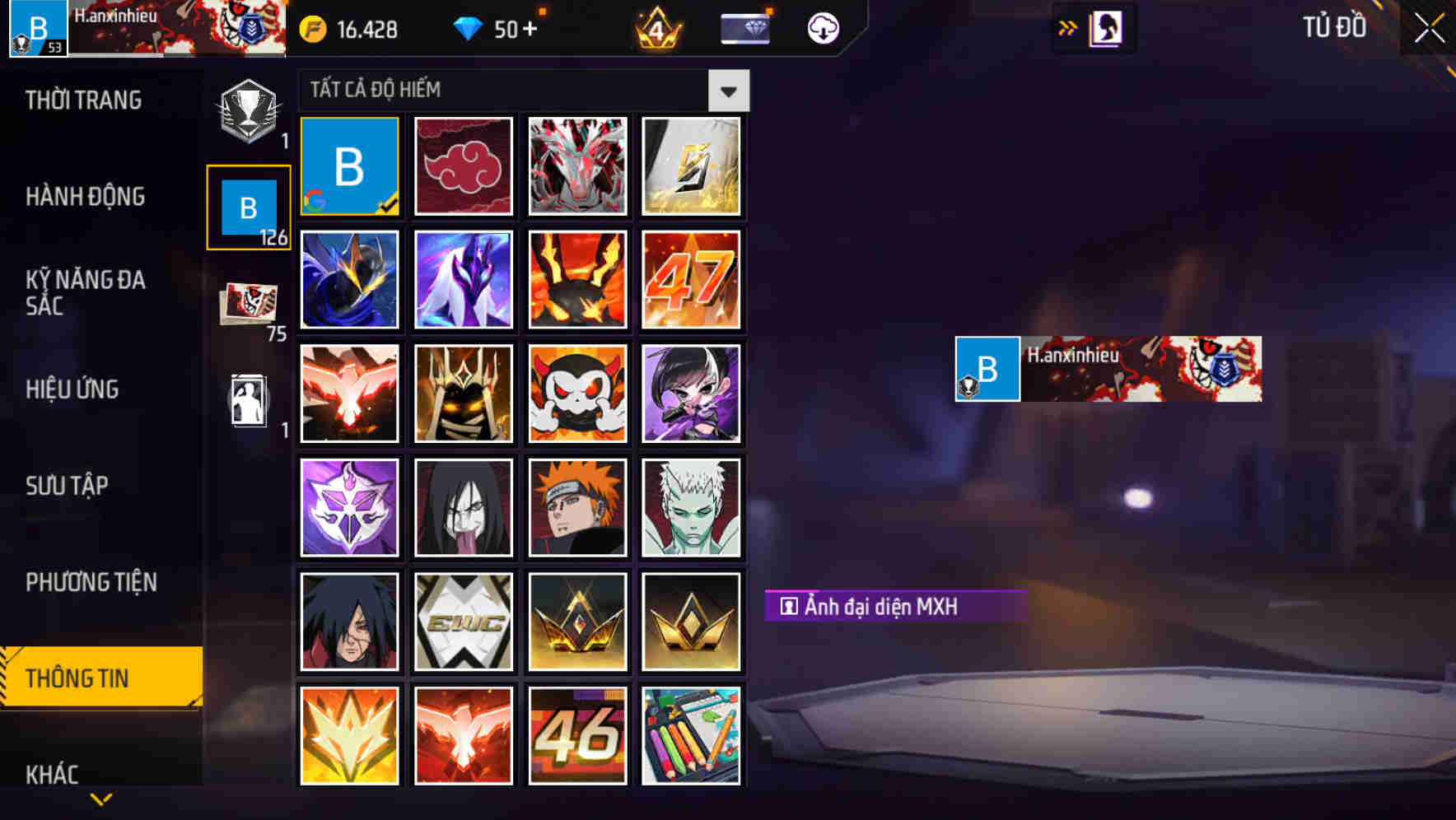Screen dimensions: 1456x820
Task: Expand the sidebar with the yellow chevron below KHÁC
Action: (x=100, y=799)
